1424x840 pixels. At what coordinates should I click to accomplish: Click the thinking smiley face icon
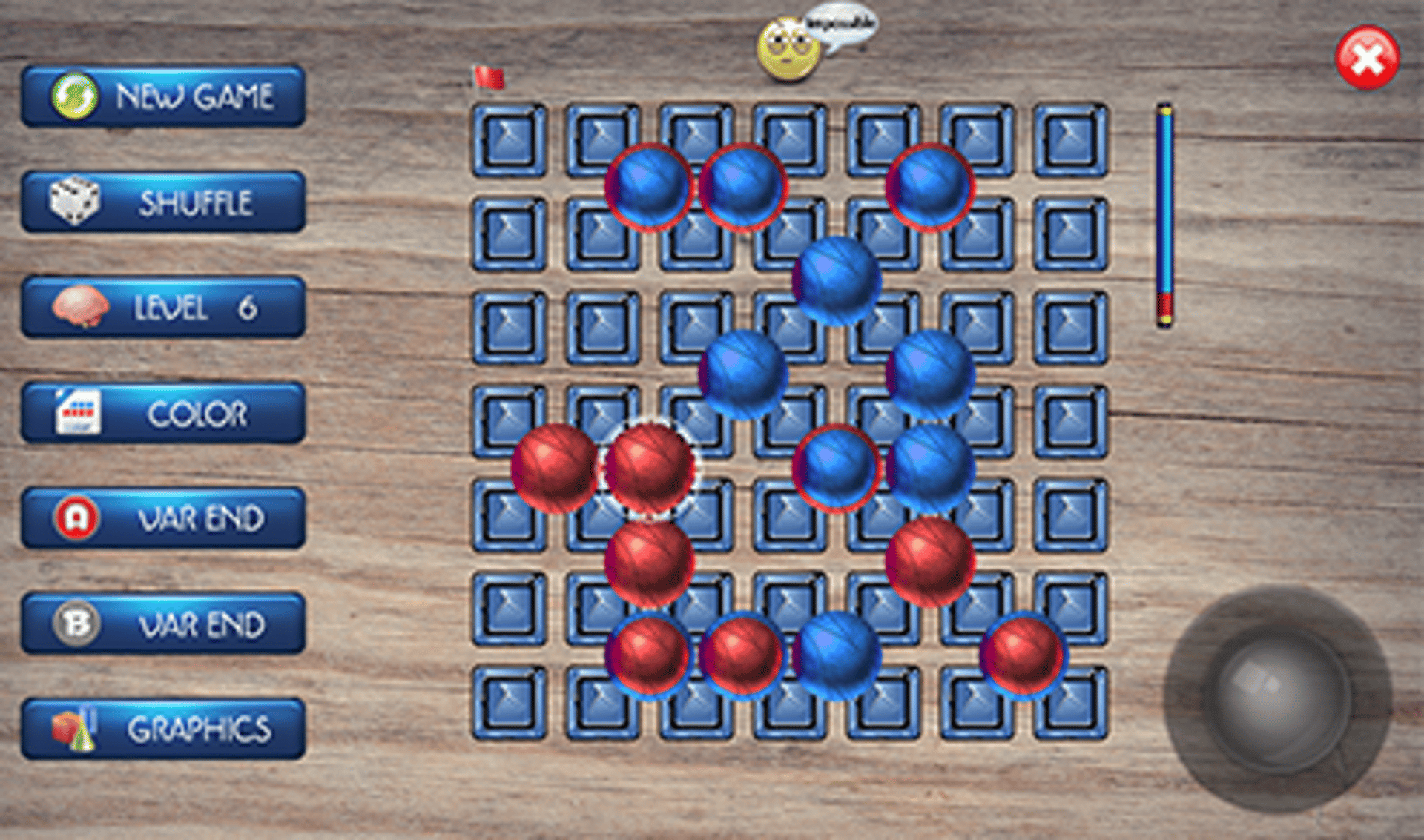790,48
